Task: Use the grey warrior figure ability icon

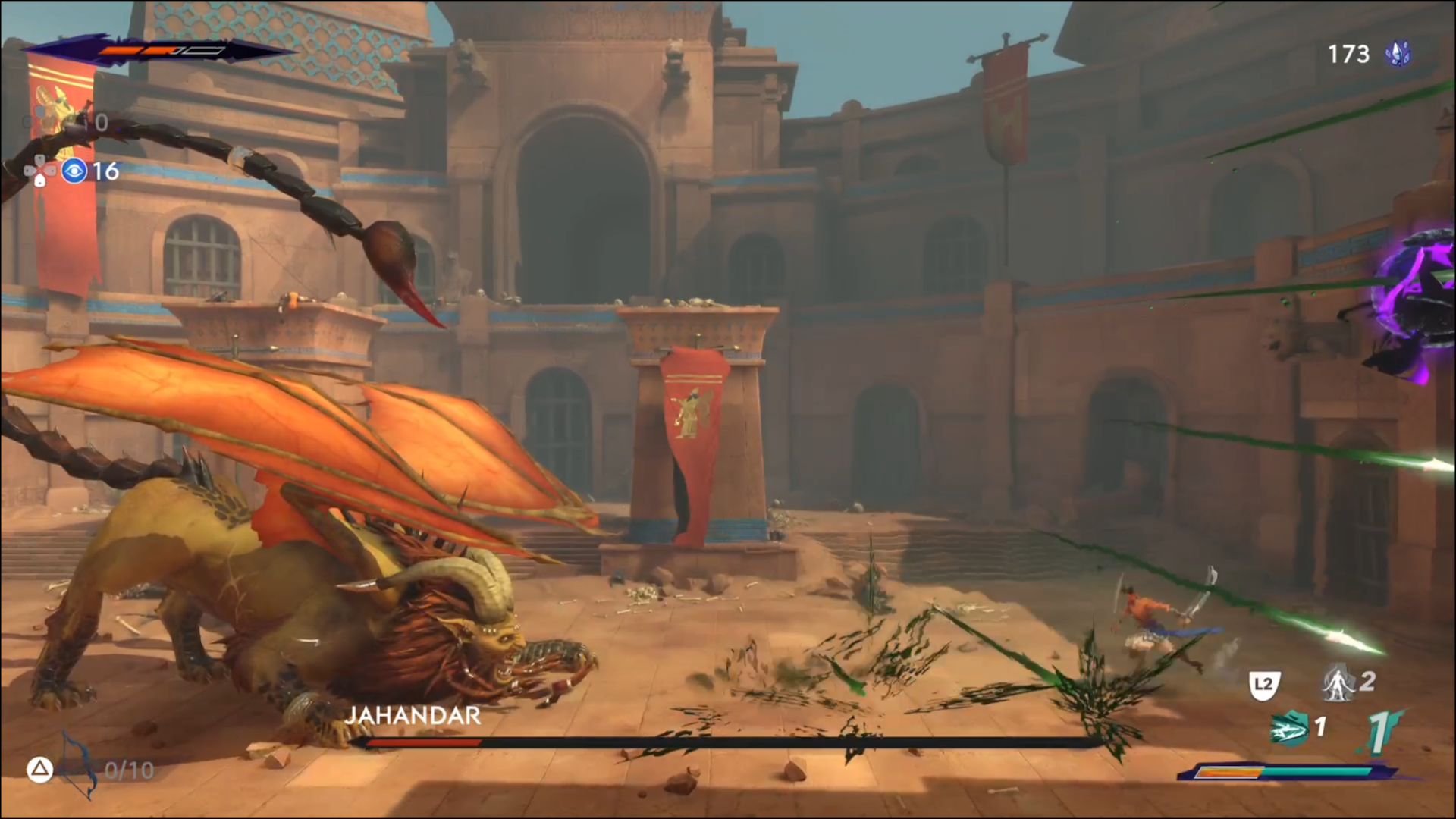Action: click(x=1338, y=682)
